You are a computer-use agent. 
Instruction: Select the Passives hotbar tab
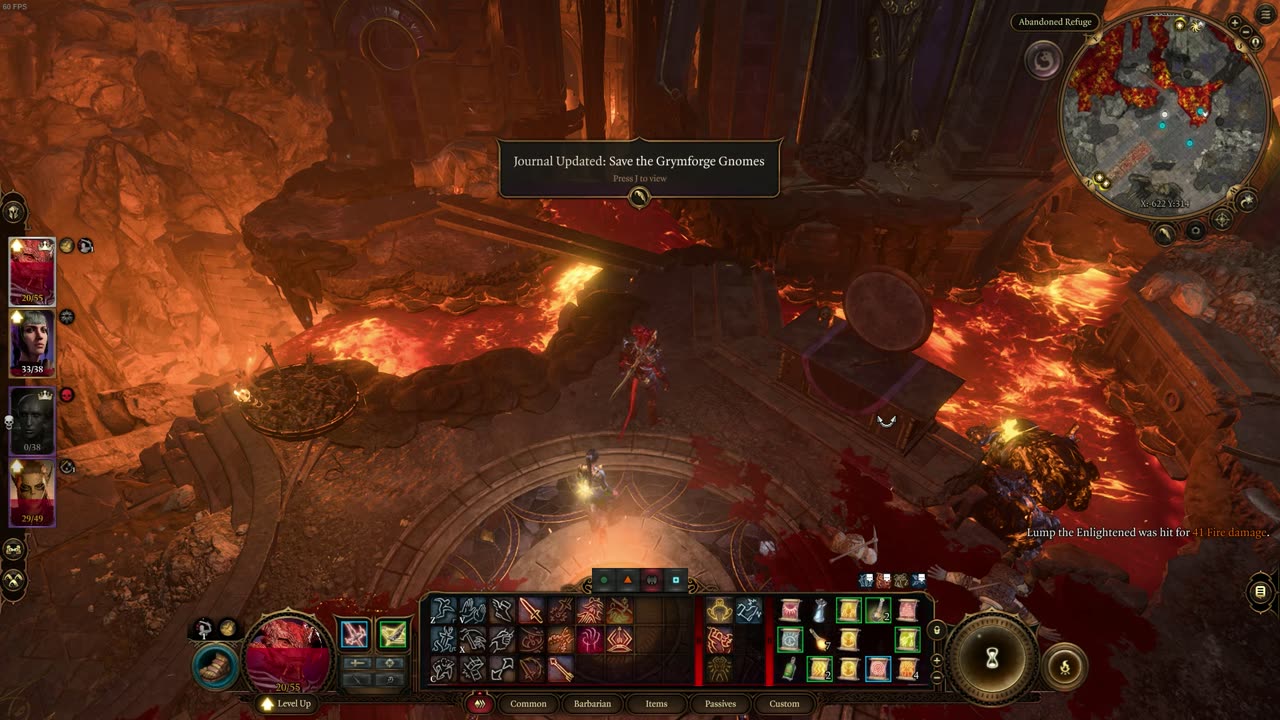[x=720, y=704]
